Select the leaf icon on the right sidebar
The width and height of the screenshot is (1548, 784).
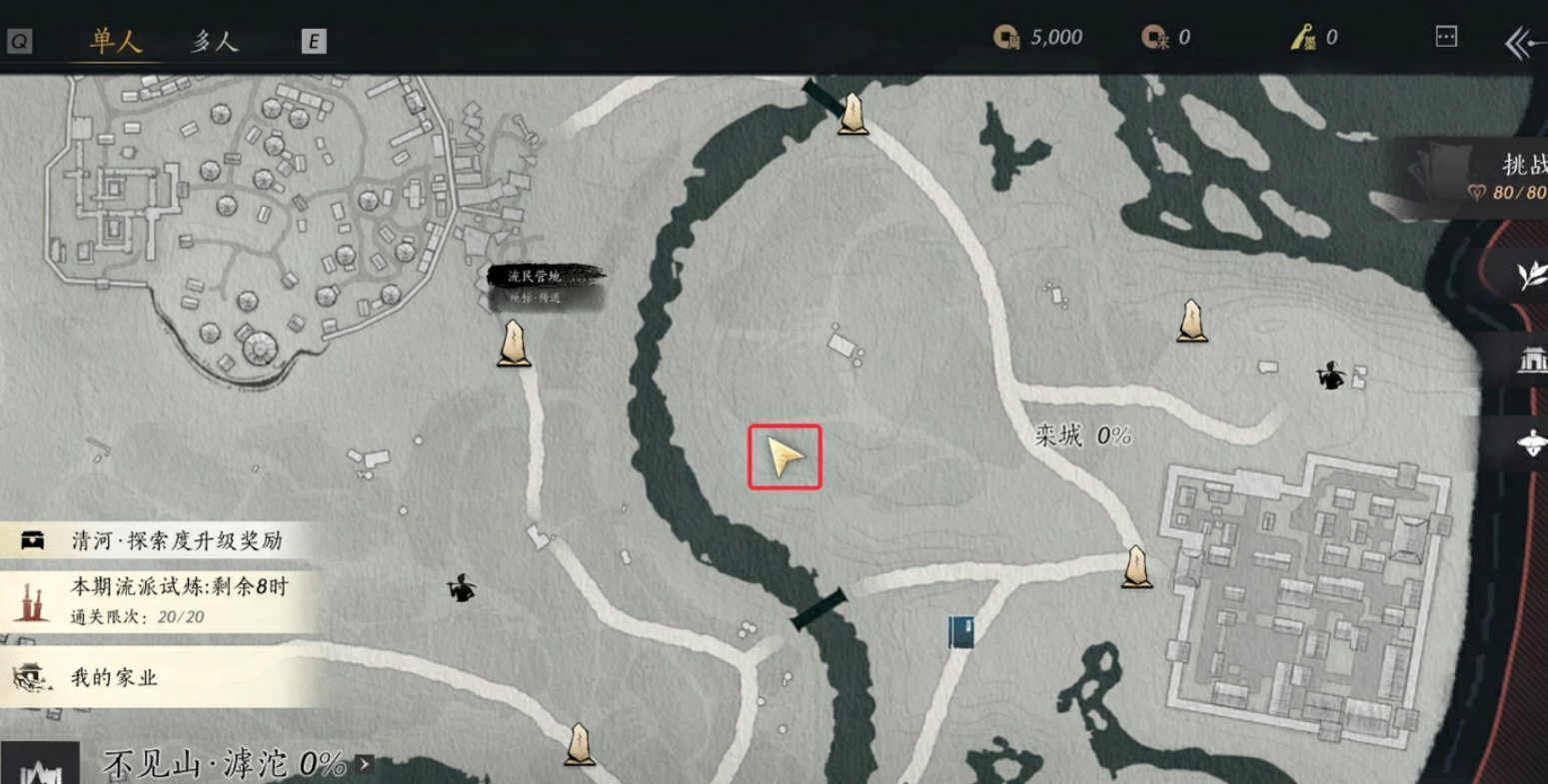coord(1529,275)
